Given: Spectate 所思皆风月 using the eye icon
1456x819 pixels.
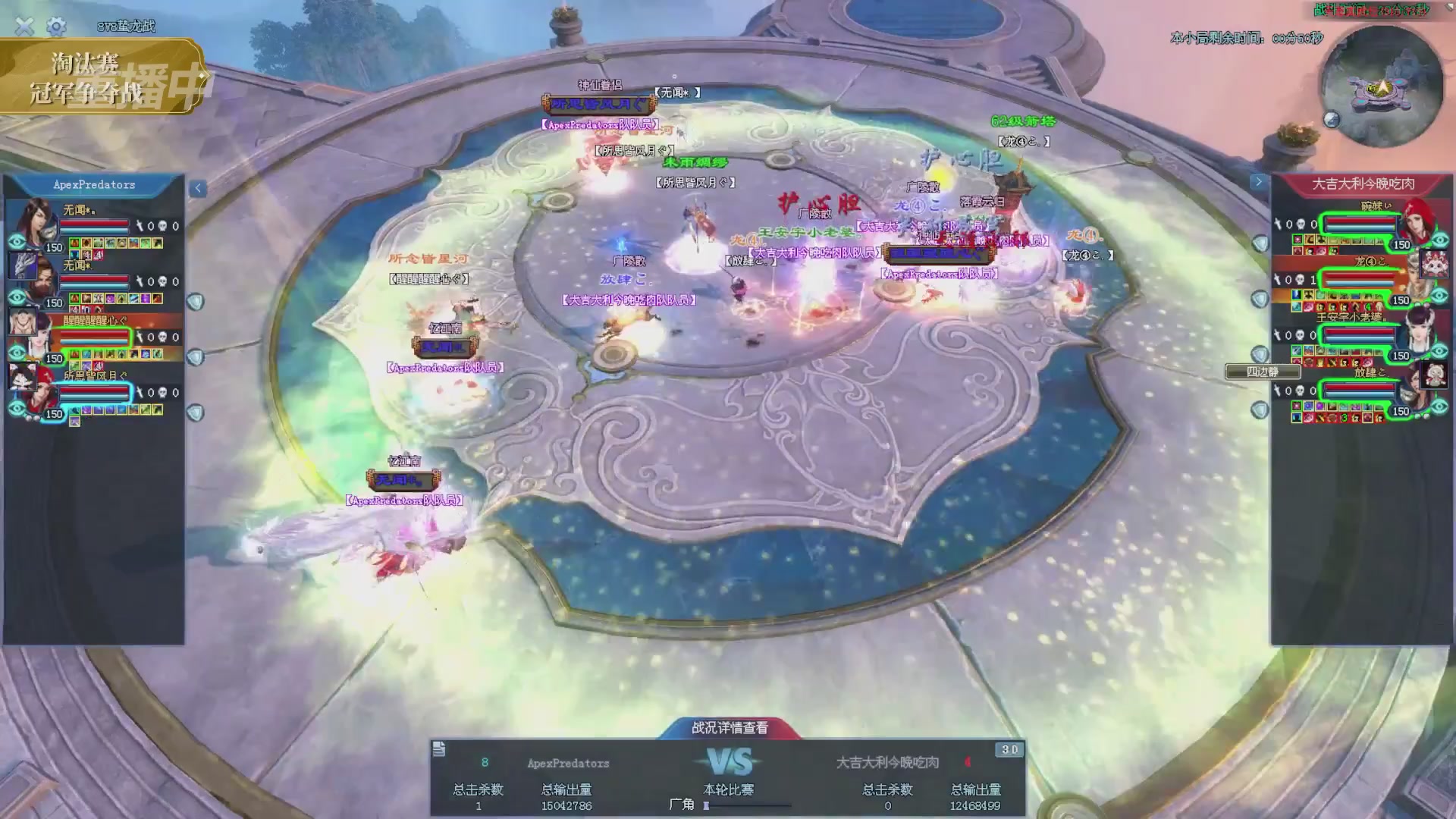Looking at the screenshot, I should (17, 409).
